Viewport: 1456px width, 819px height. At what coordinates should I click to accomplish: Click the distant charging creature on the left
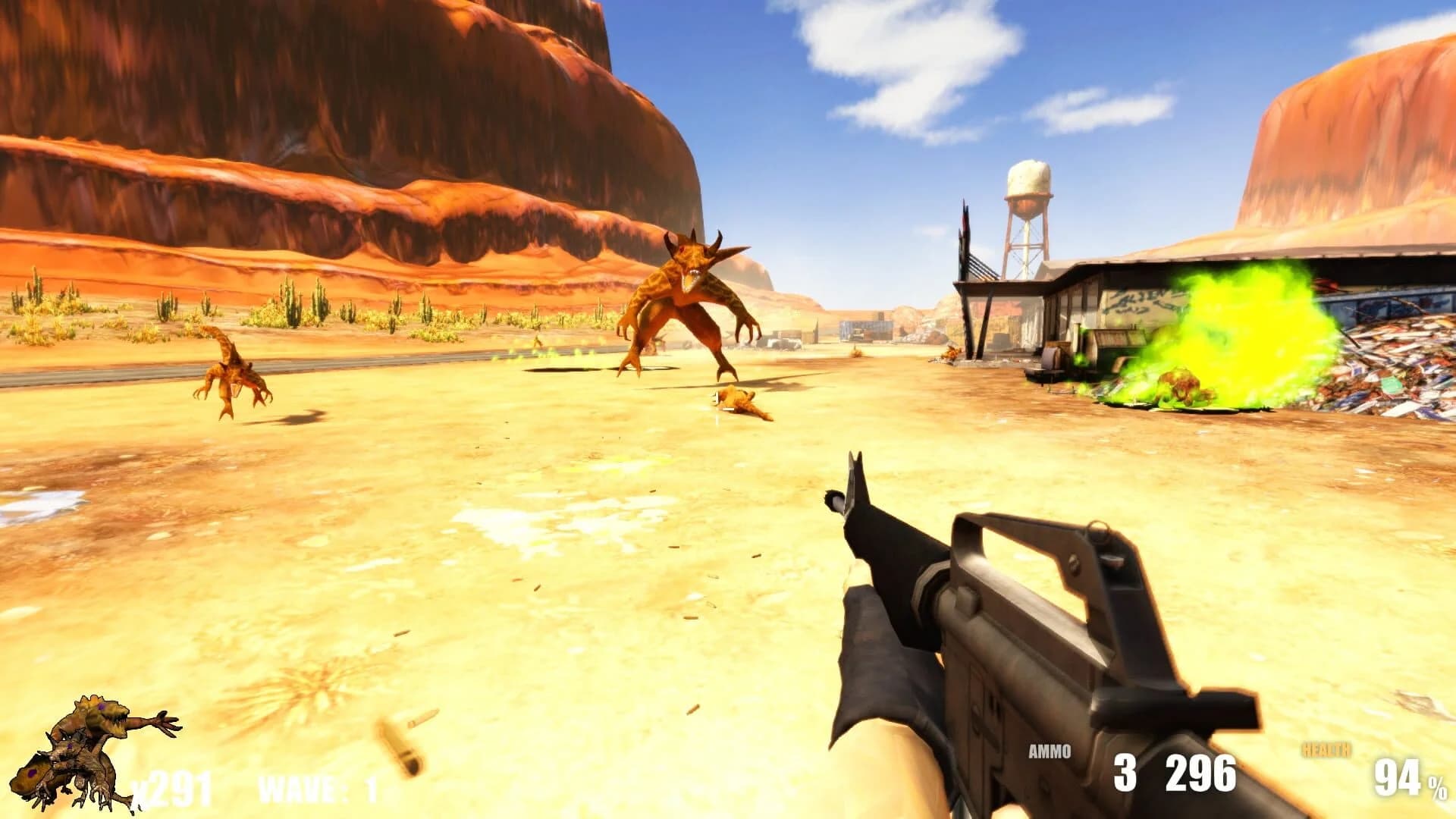pyautogui.click(x=235, y=375)
